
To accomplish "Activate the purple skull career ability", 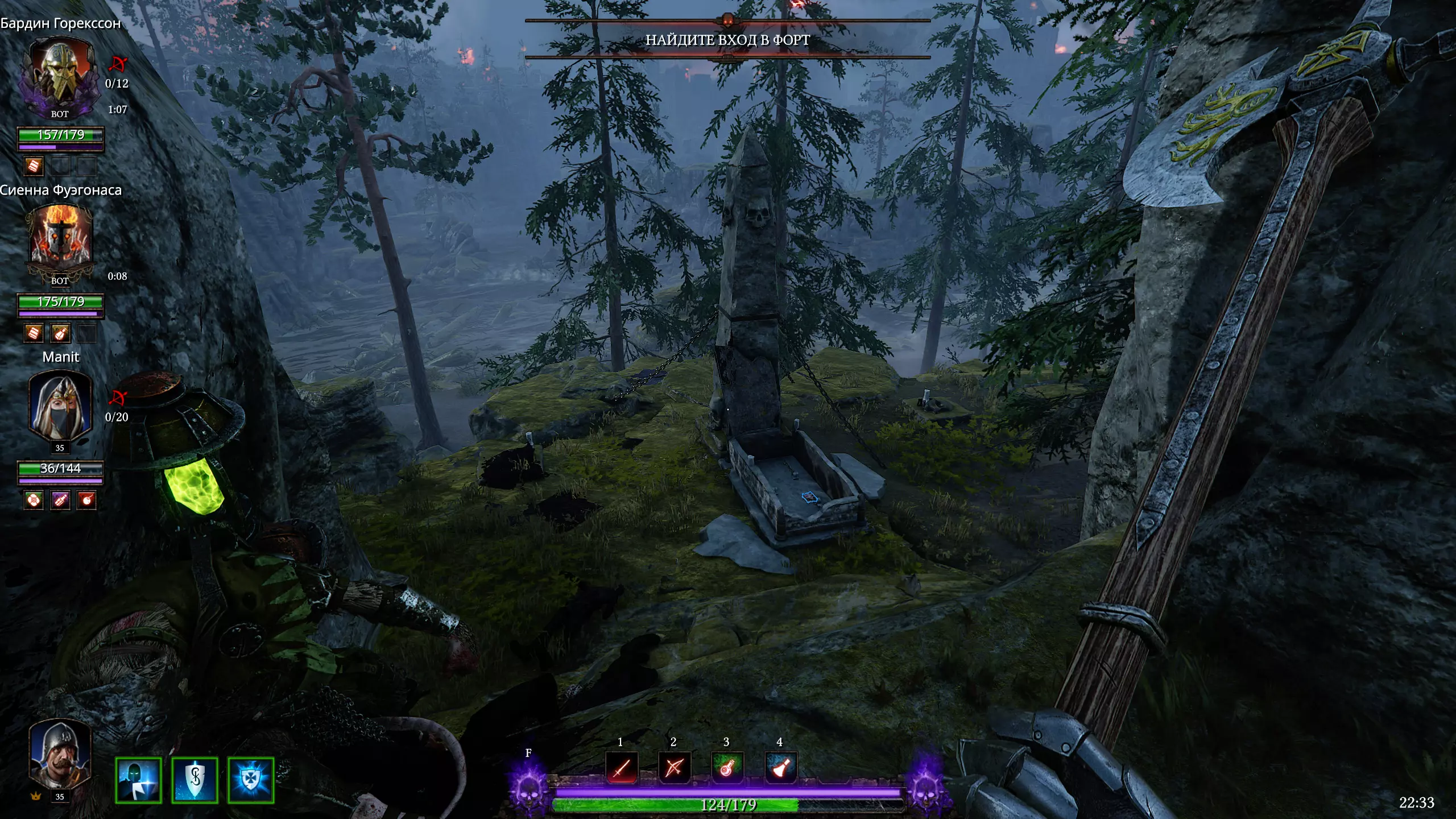I will pos(529,788).
